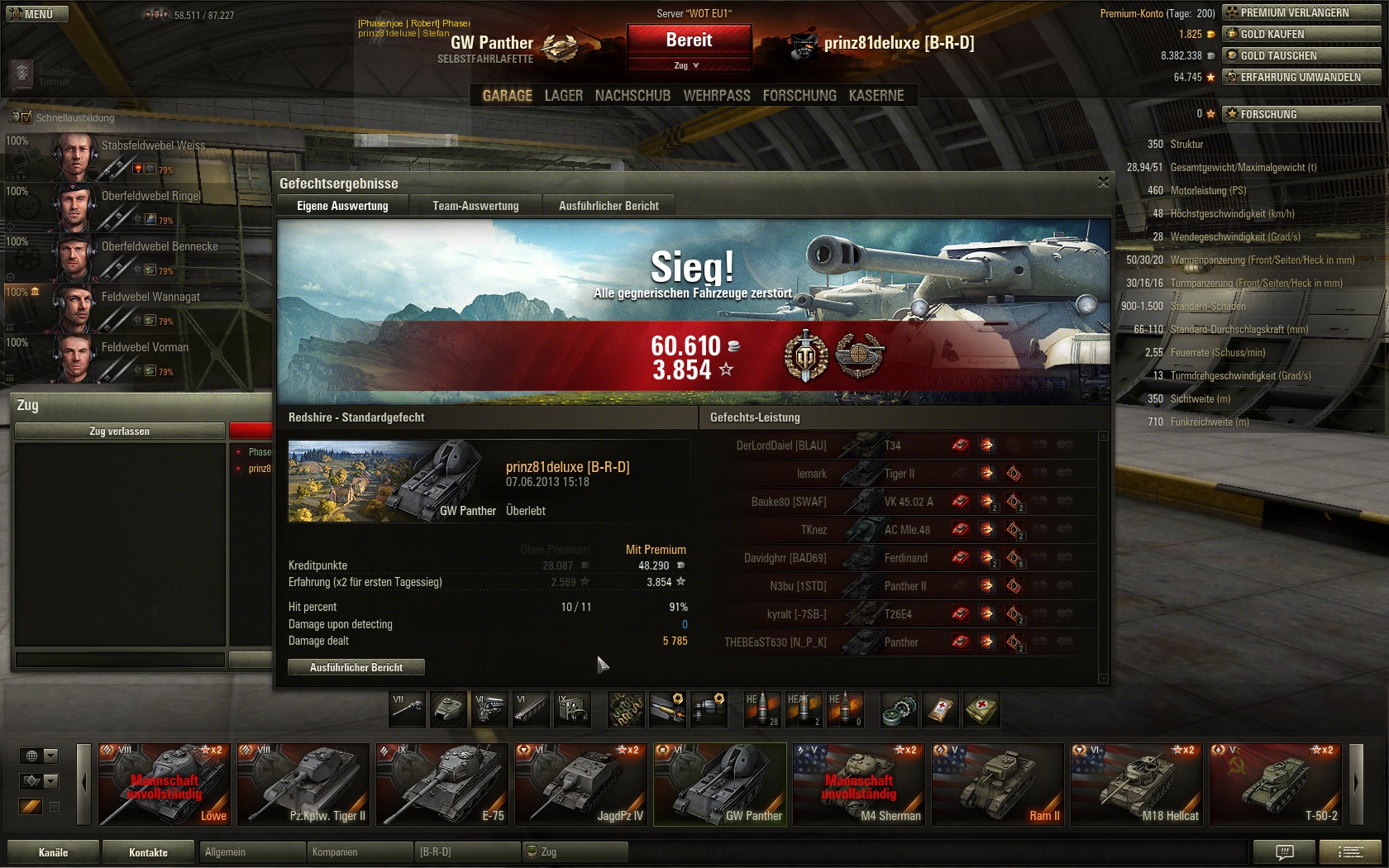Click Erfahrung Umwandeln button
The image size is (1389, 868).
[1301, 77]
